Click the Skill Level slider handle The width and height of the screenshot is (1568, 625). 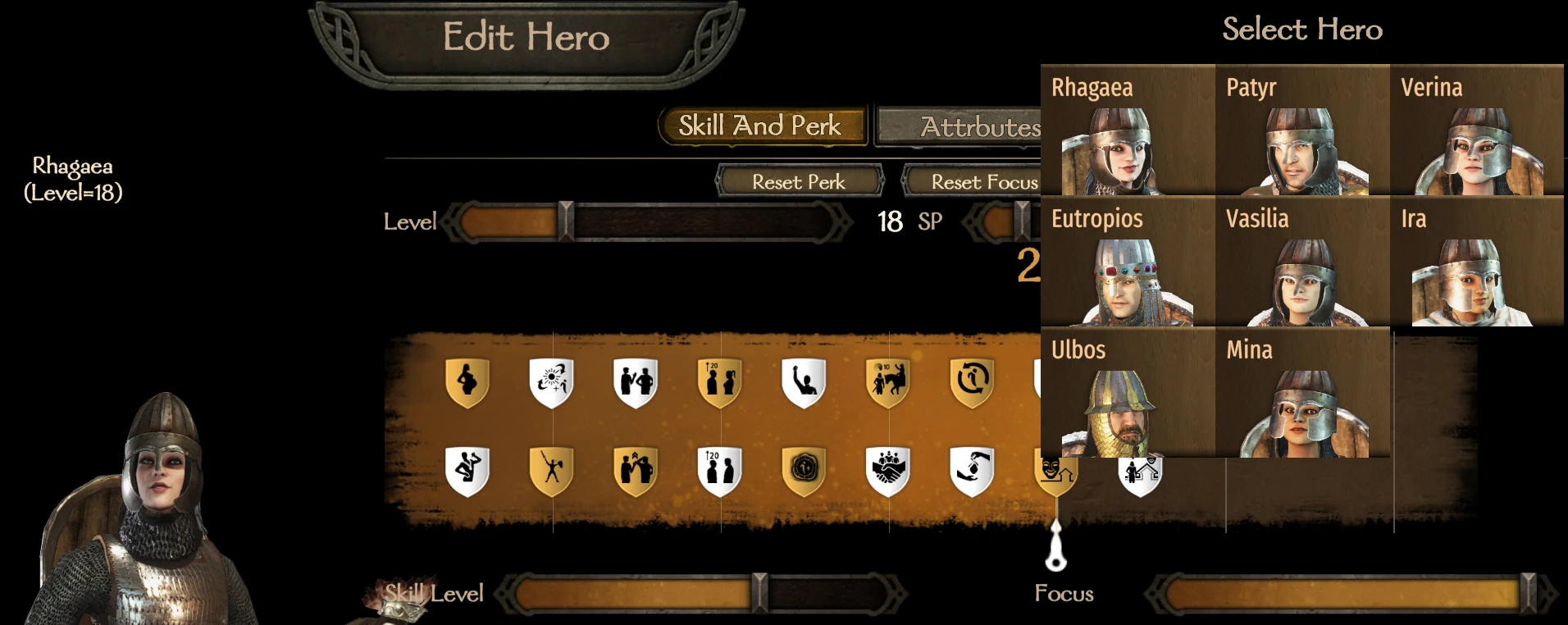759,593
